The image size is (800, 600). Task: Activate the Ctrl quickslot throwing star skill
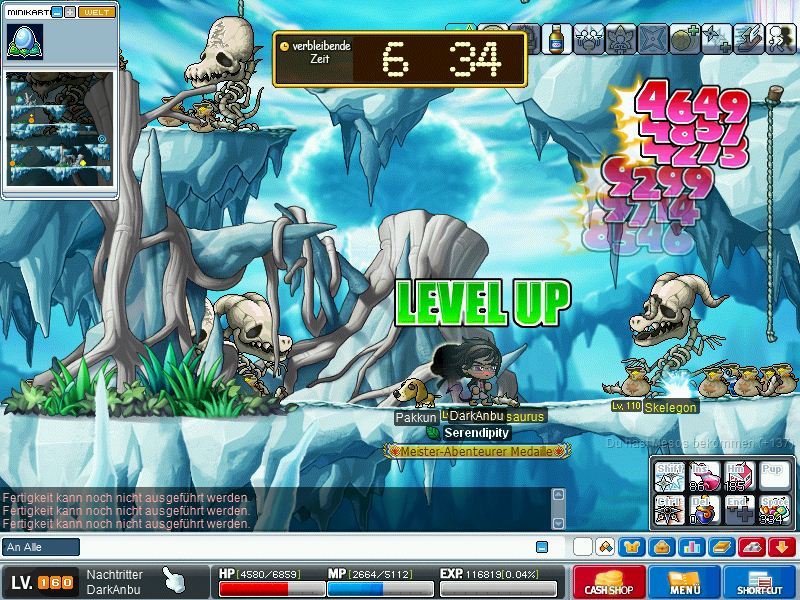(670, 509)
